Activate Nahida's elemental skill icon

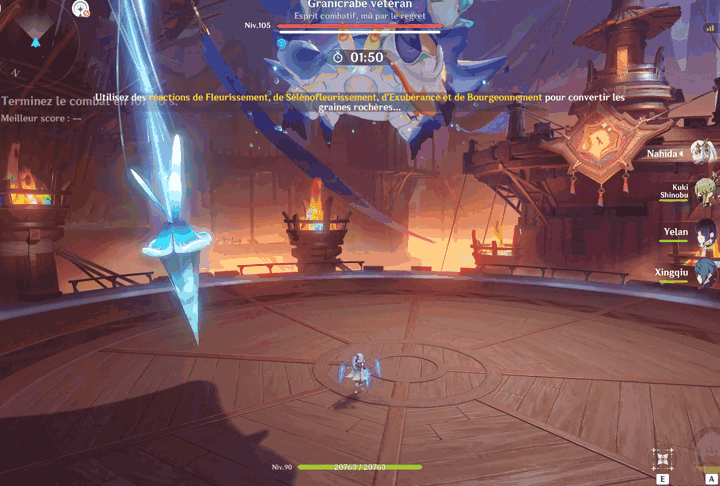[x=663, y=459]
